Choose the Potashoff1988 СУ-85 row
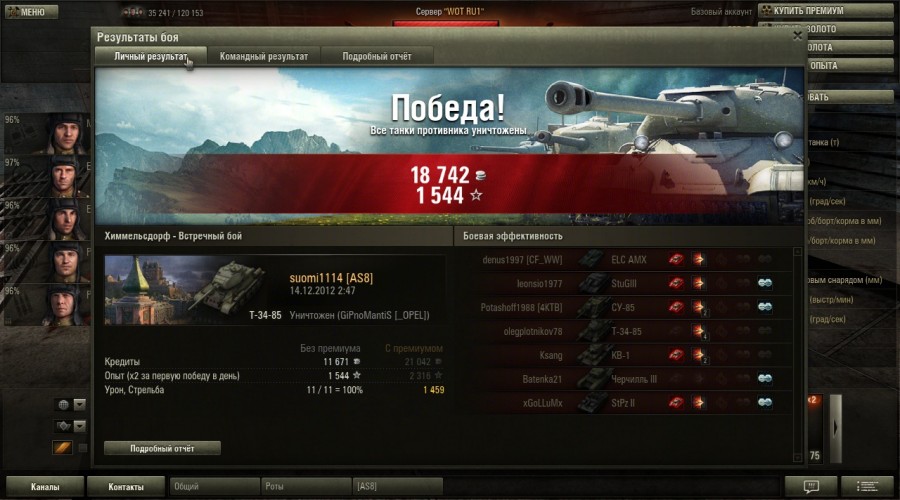The height and width of the screenshot is (500, 900). [x=626, y=307]
